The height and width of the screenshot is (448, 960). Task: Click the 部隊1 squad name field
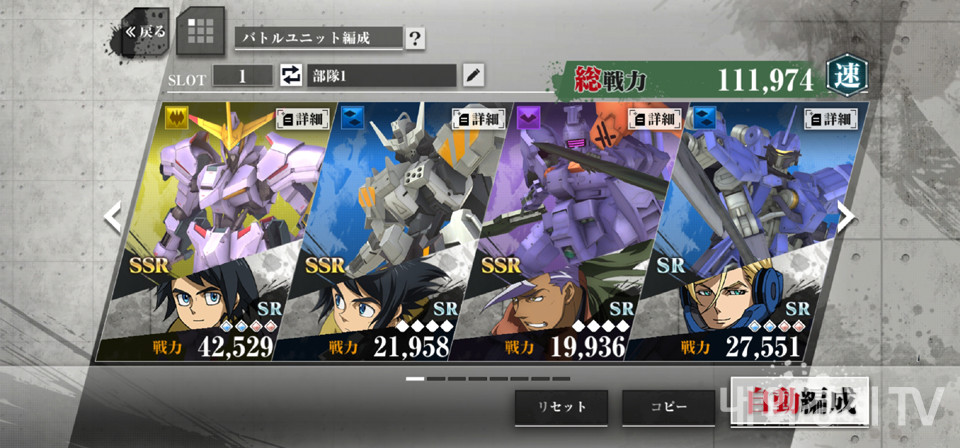(380, 75)
